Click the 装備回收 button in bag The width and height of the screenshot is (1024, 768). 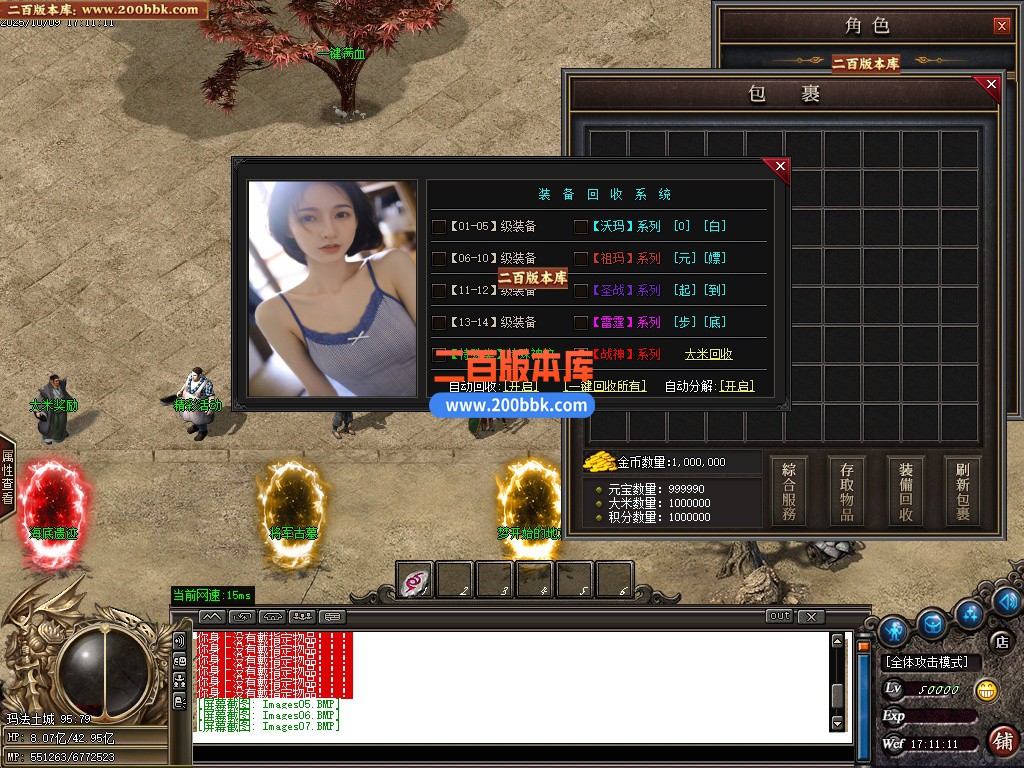(906, 491)
